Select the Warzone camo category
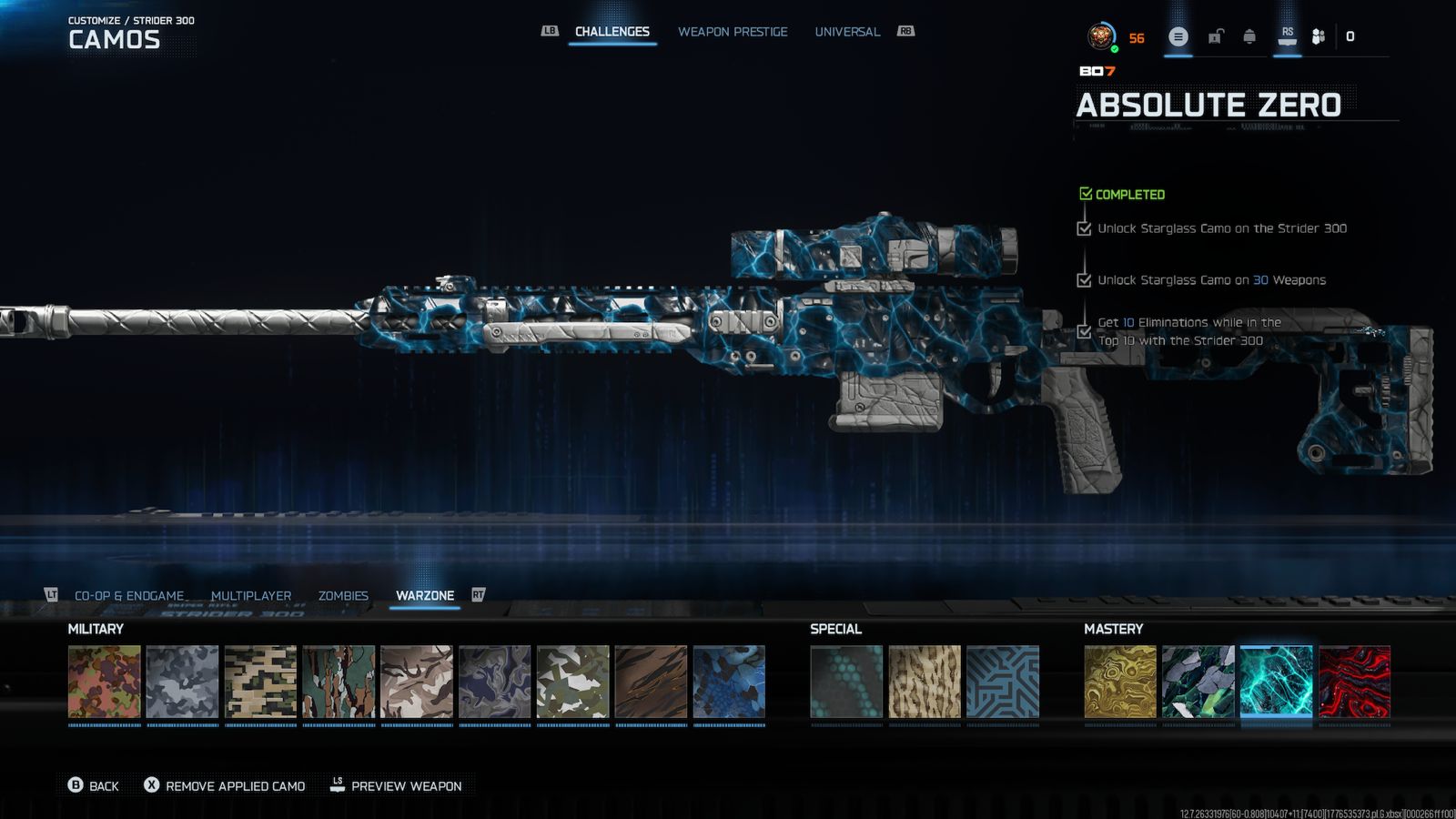The width and height of the screenshot is (1456, 819). tap(425, 596)
